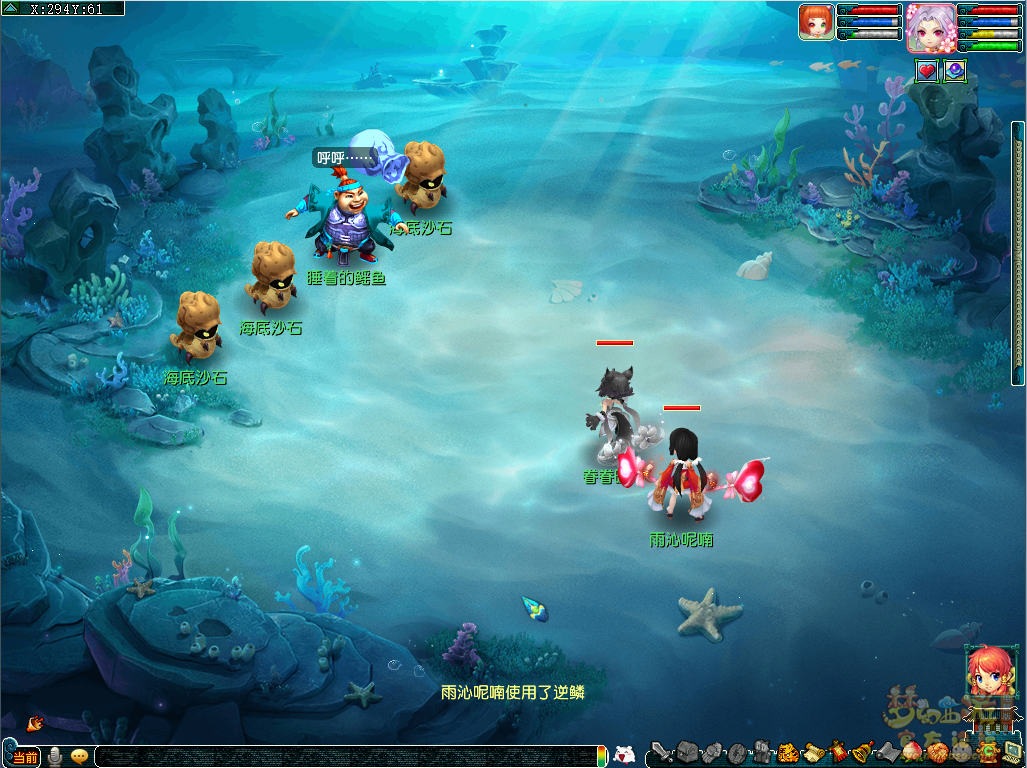Open the orange-haired pet portrait

(x=816, y=22)
